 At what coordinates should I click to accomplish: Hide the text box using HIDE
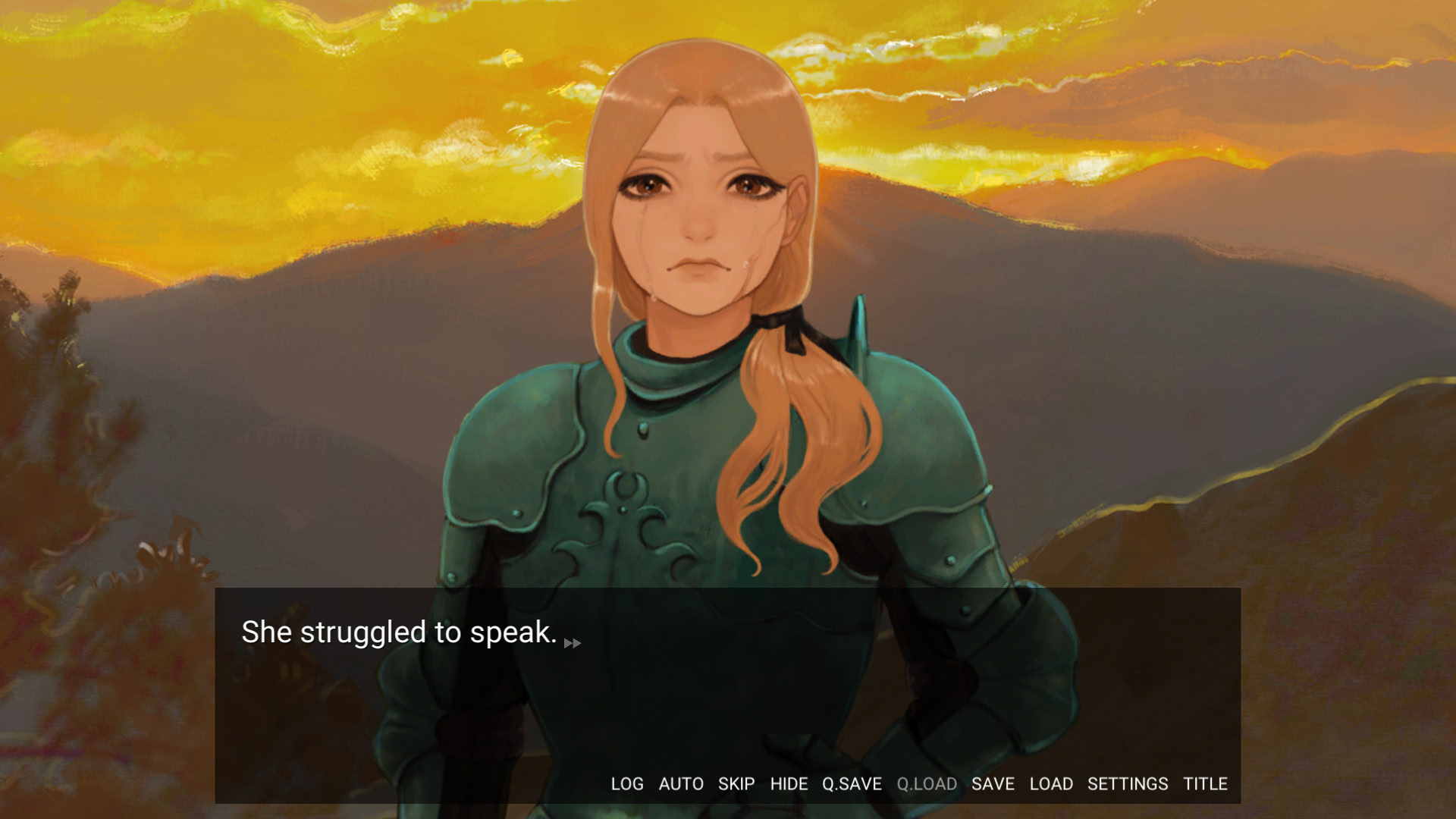pos(789,784)
